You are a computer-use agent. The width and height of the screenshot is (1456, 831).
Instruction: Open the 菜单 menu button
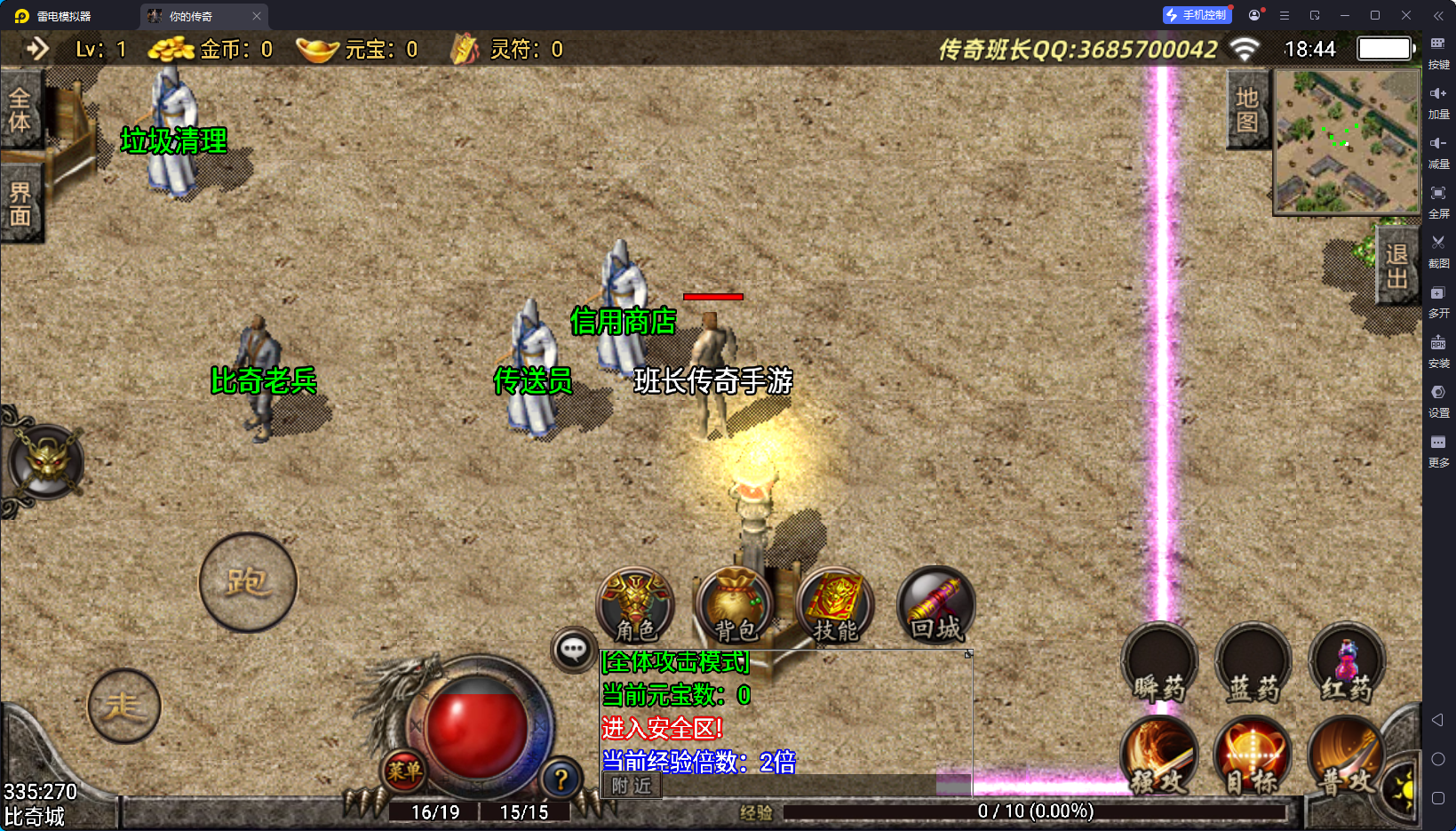point(403,771)
